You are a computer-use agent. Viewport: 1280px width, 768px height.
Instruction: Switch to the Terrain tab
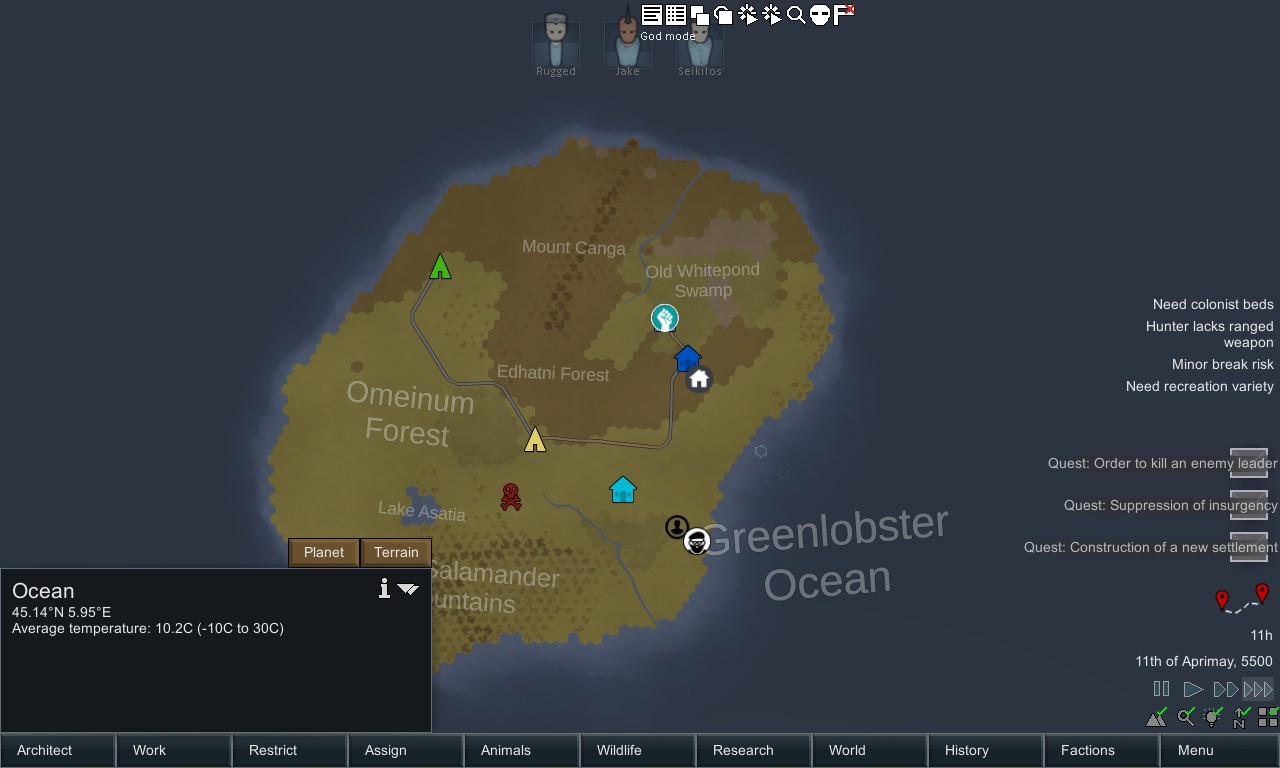[x=396, y=552]
